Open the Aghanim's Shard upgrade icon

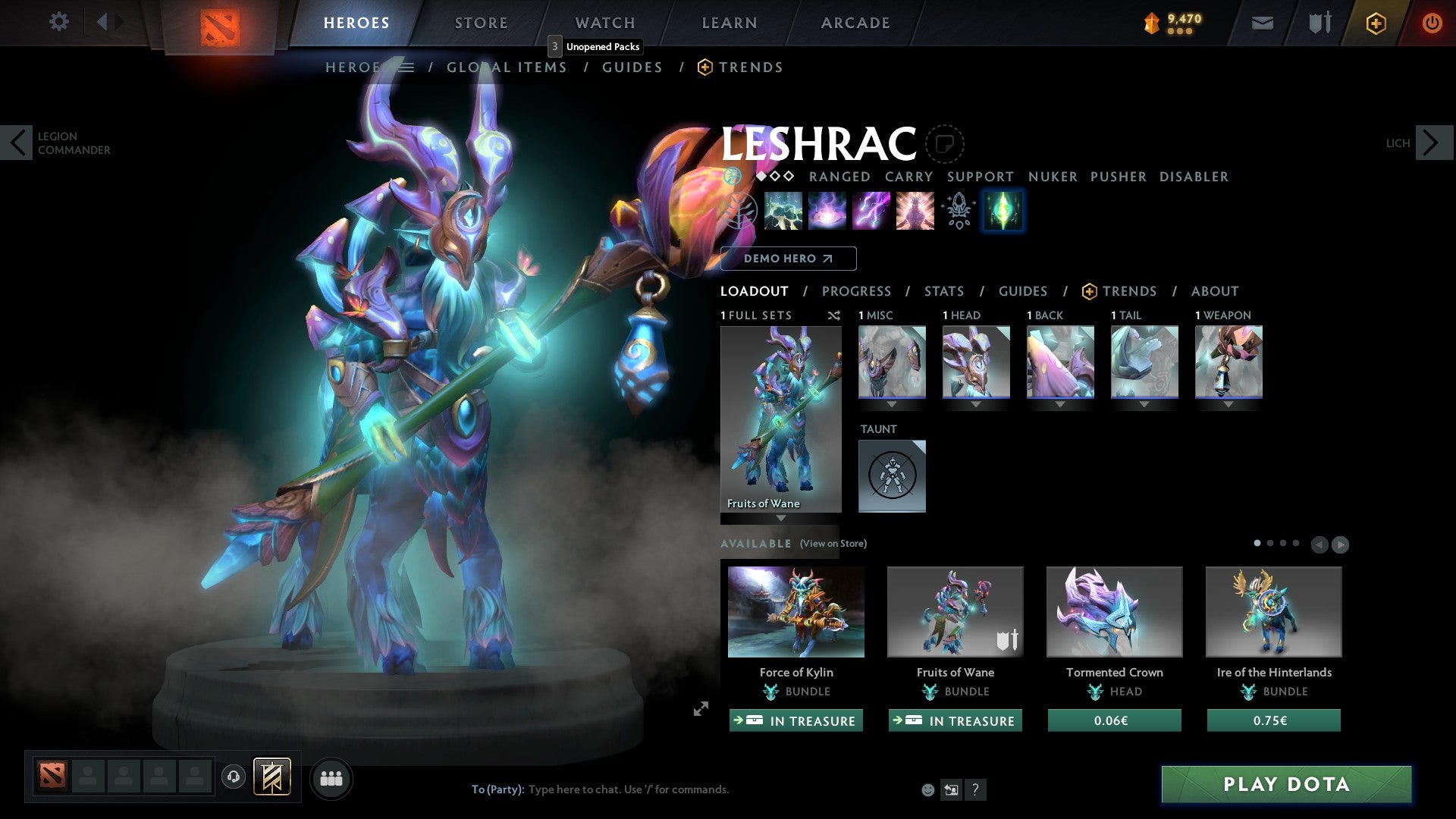pyautogui.click(x=958, y=211)
